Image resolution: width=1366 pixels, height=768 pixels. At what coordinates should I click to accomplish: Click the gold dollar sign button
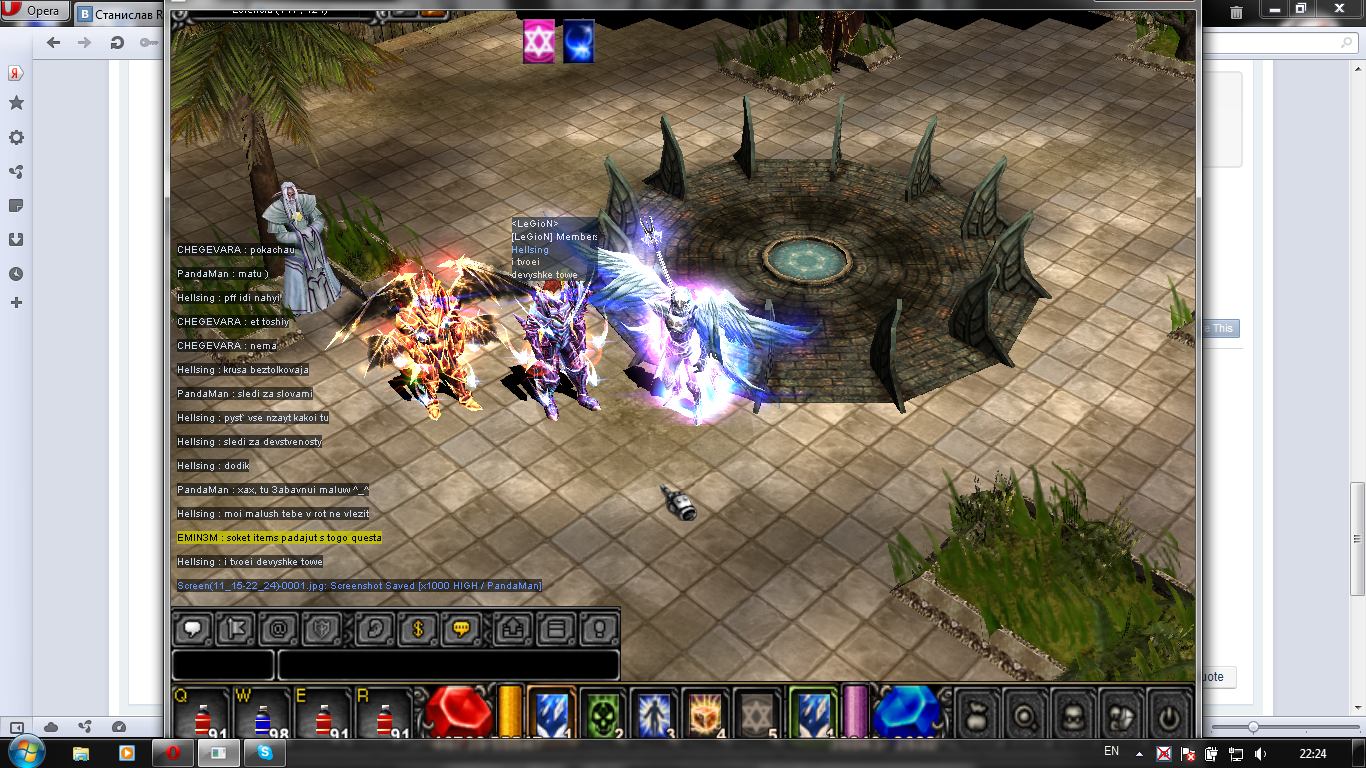click(x=418, y=630)
